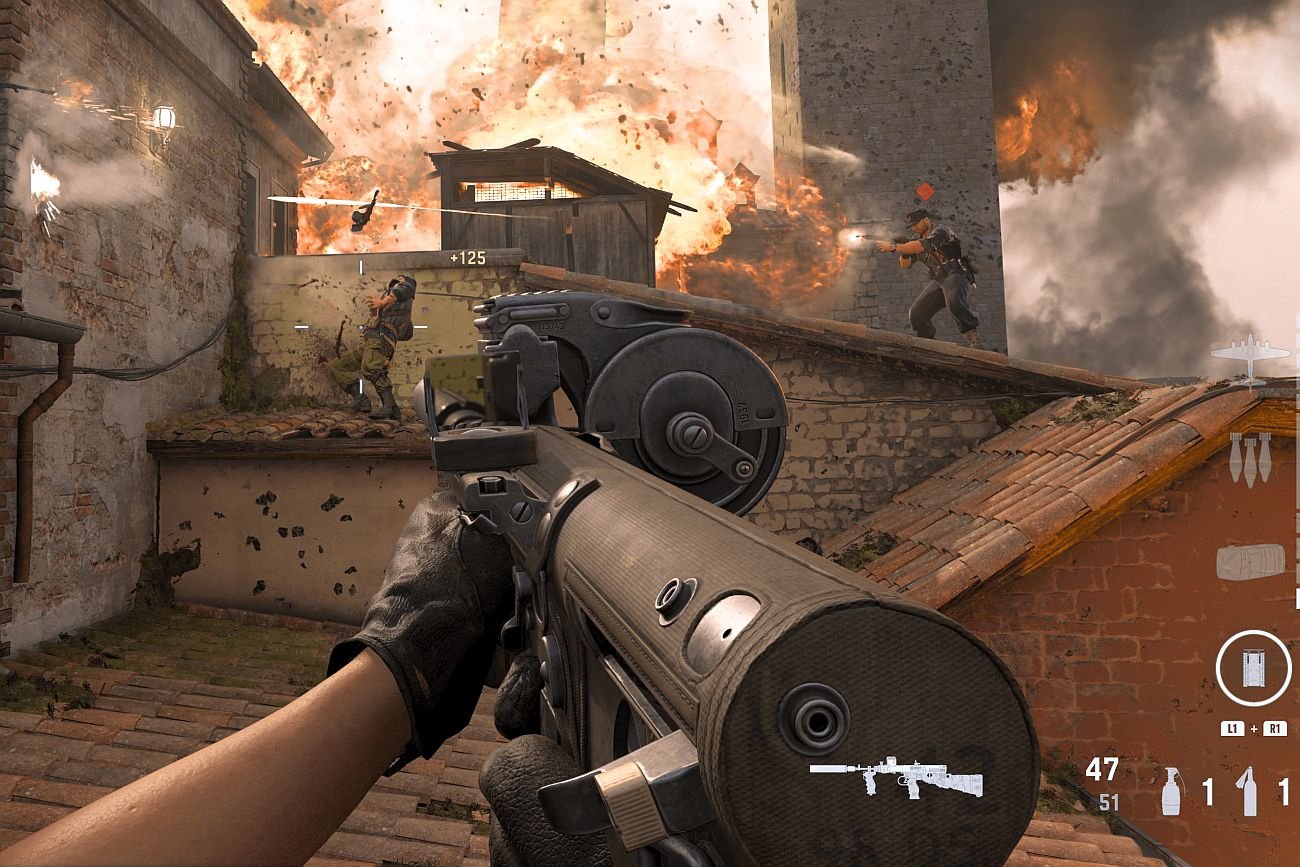Click the crosshair reticle on screen
The width and height of the screenshot is (1300, 867).
point(360,327)
